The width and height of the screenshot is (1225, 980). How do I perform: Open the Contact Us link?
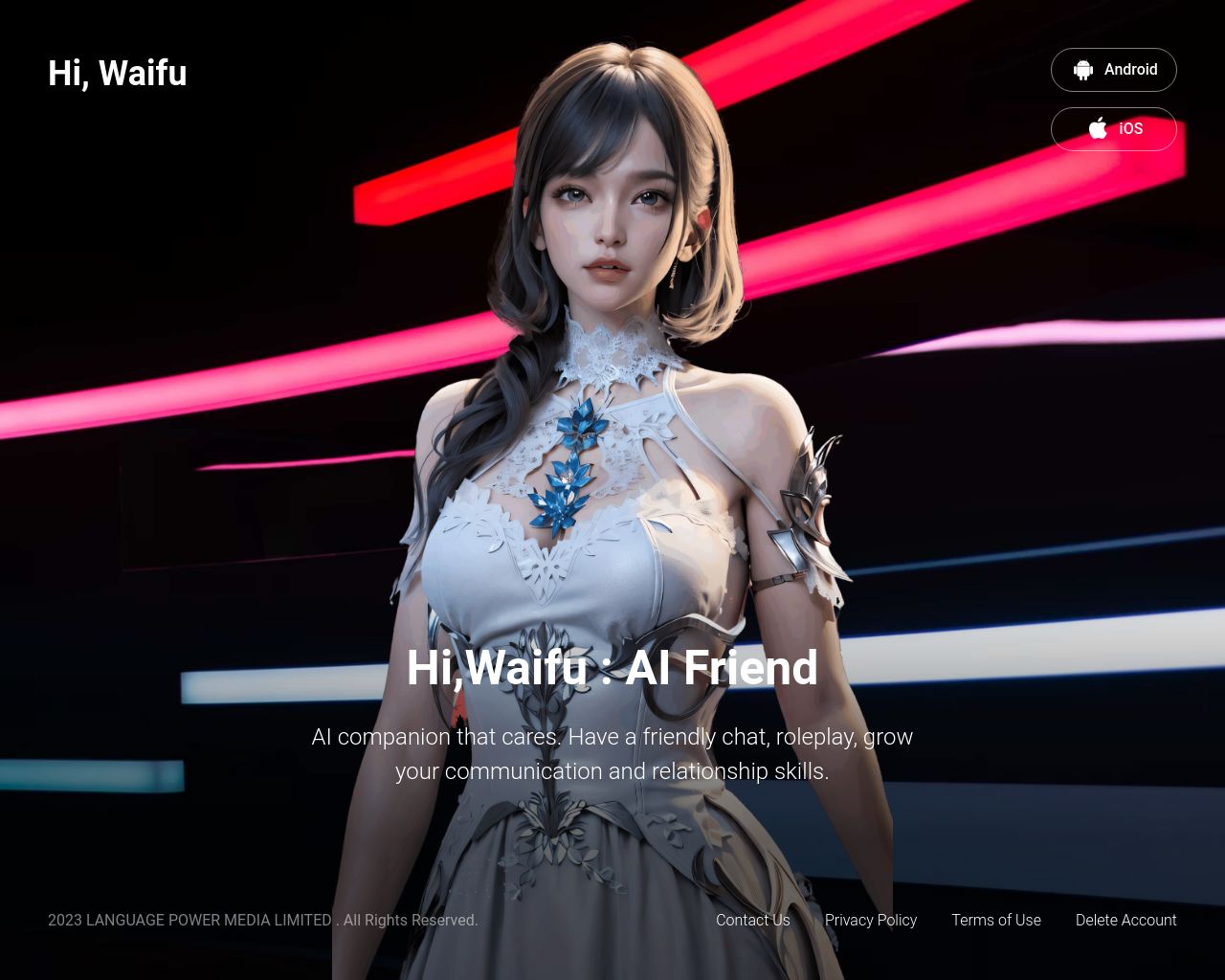(752, 920)
